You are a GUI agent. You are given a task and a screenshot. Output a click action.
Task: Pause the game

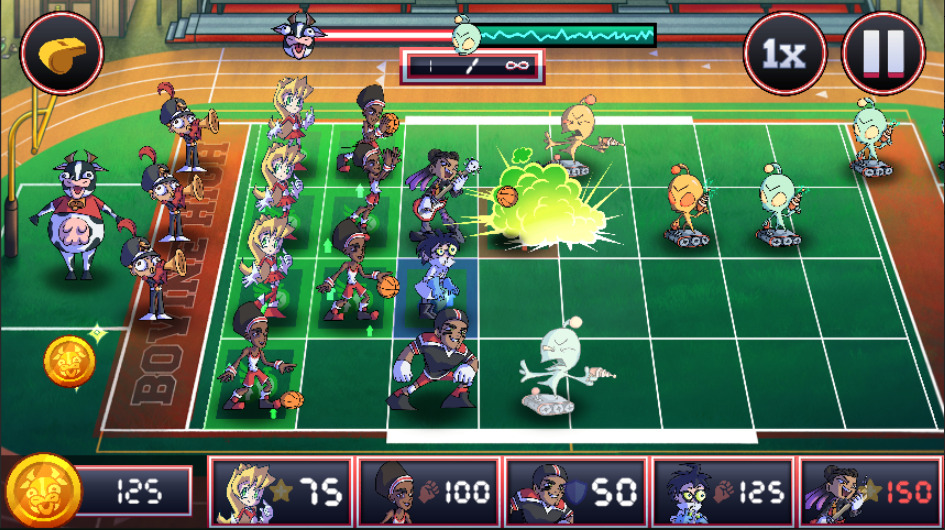coord(883,53)
